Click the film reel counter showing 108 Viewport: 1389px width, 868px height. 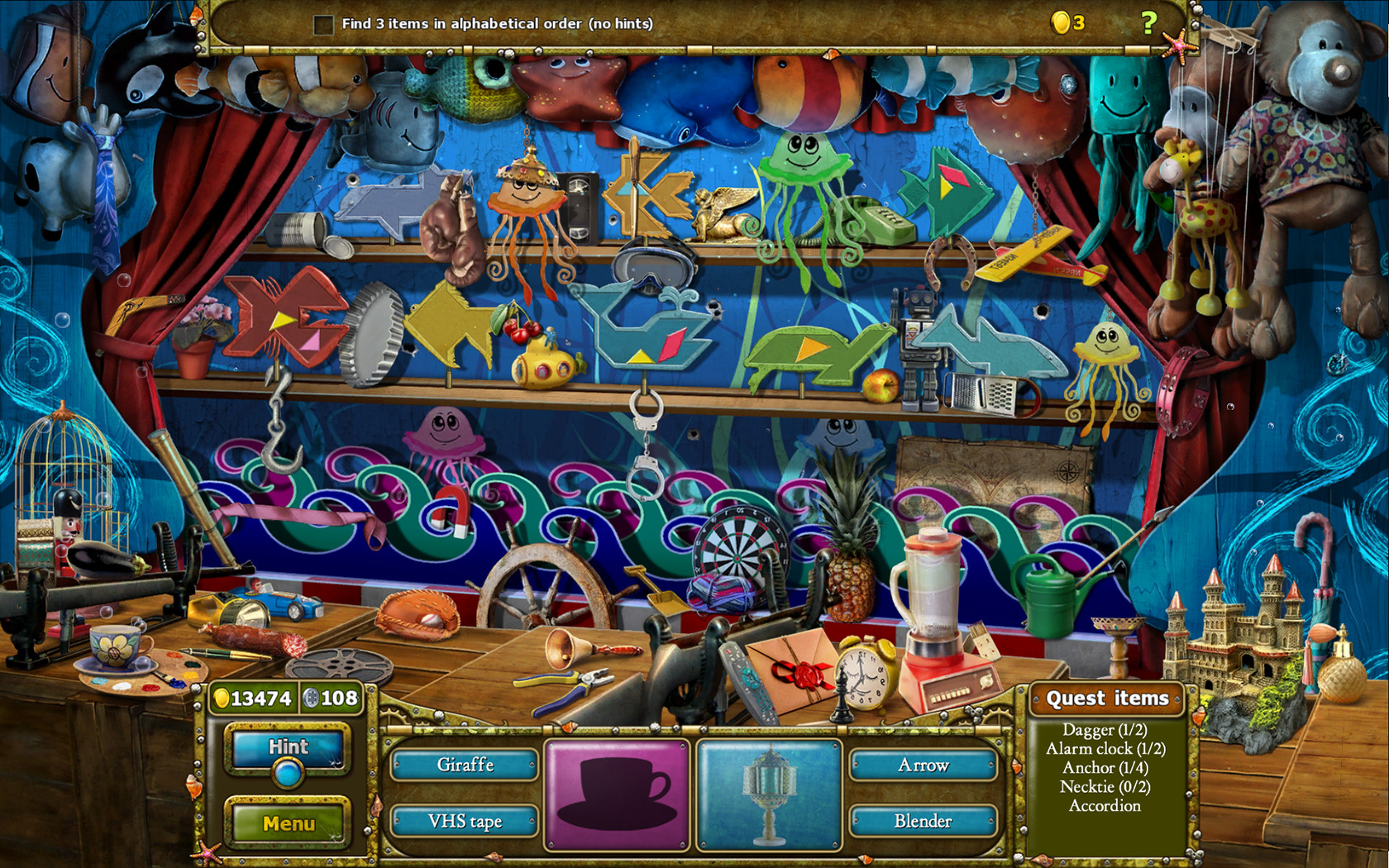(x=331, y=698)
